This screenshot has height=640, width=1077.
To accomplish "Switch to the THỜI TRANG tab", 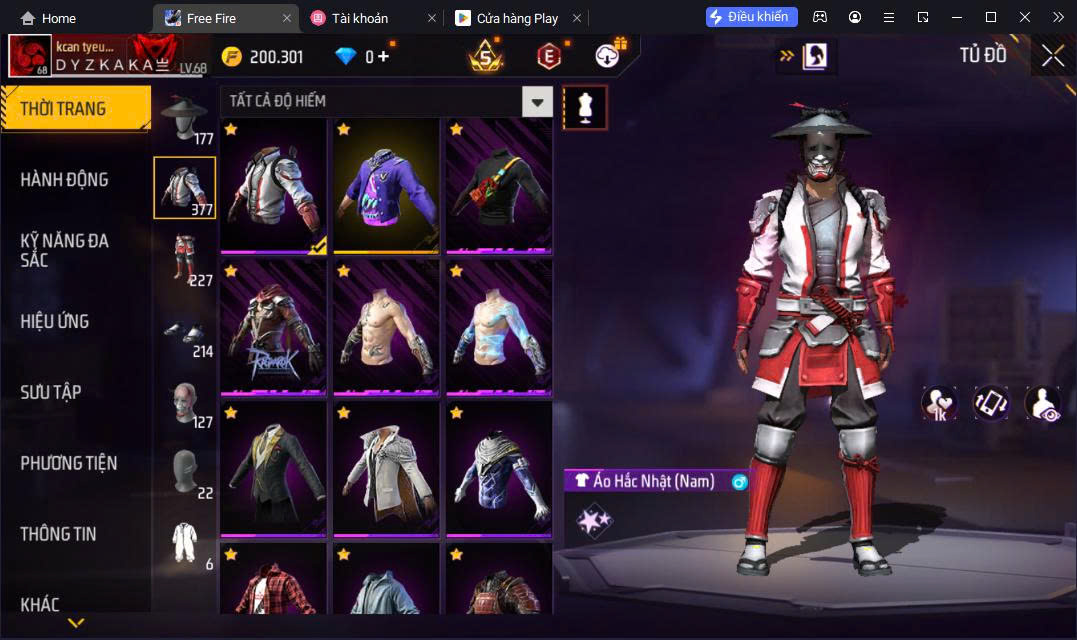I will 75,109.
